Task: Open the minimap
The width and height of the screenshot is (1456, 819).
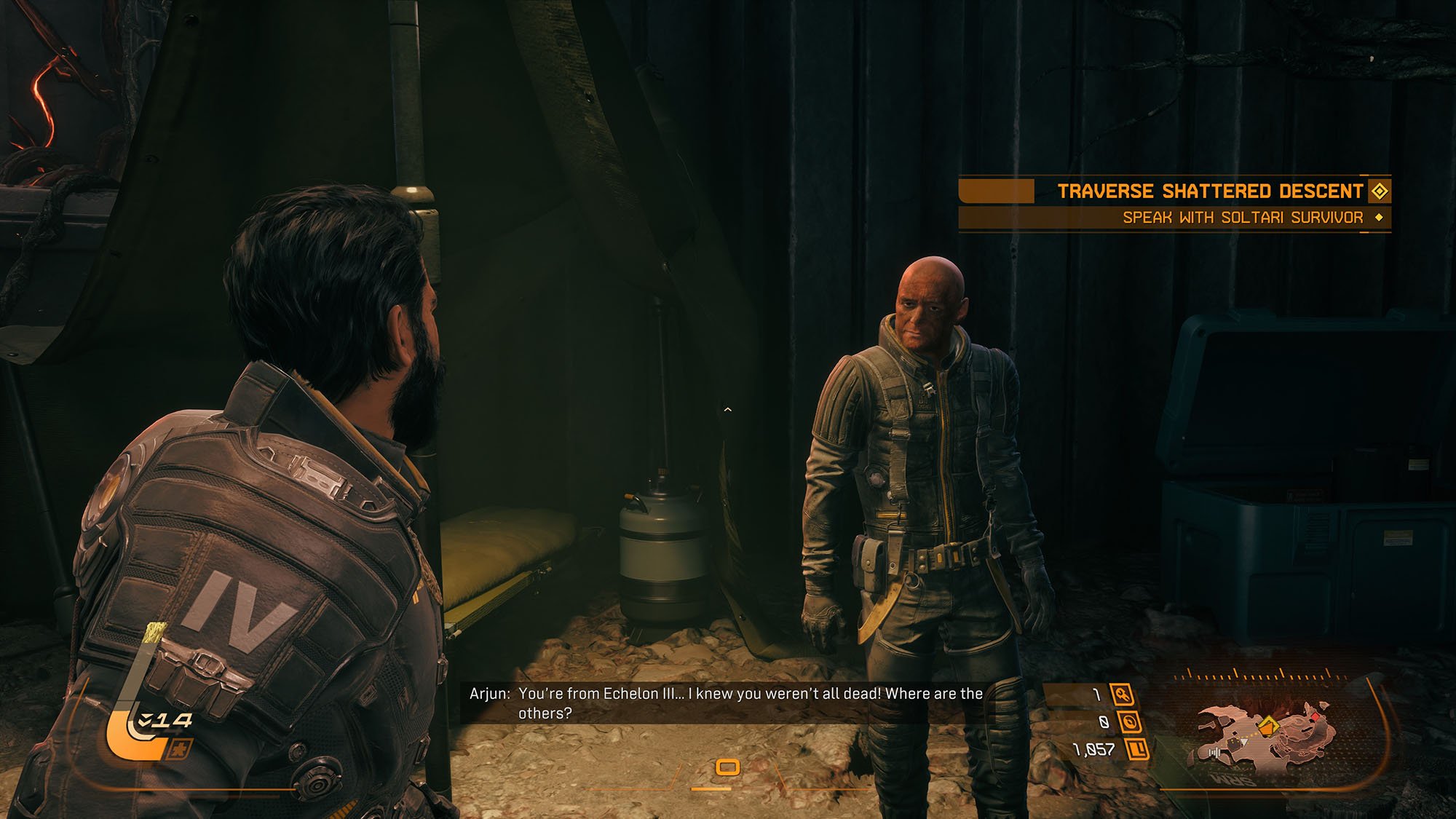Action: click(1267, 735)
